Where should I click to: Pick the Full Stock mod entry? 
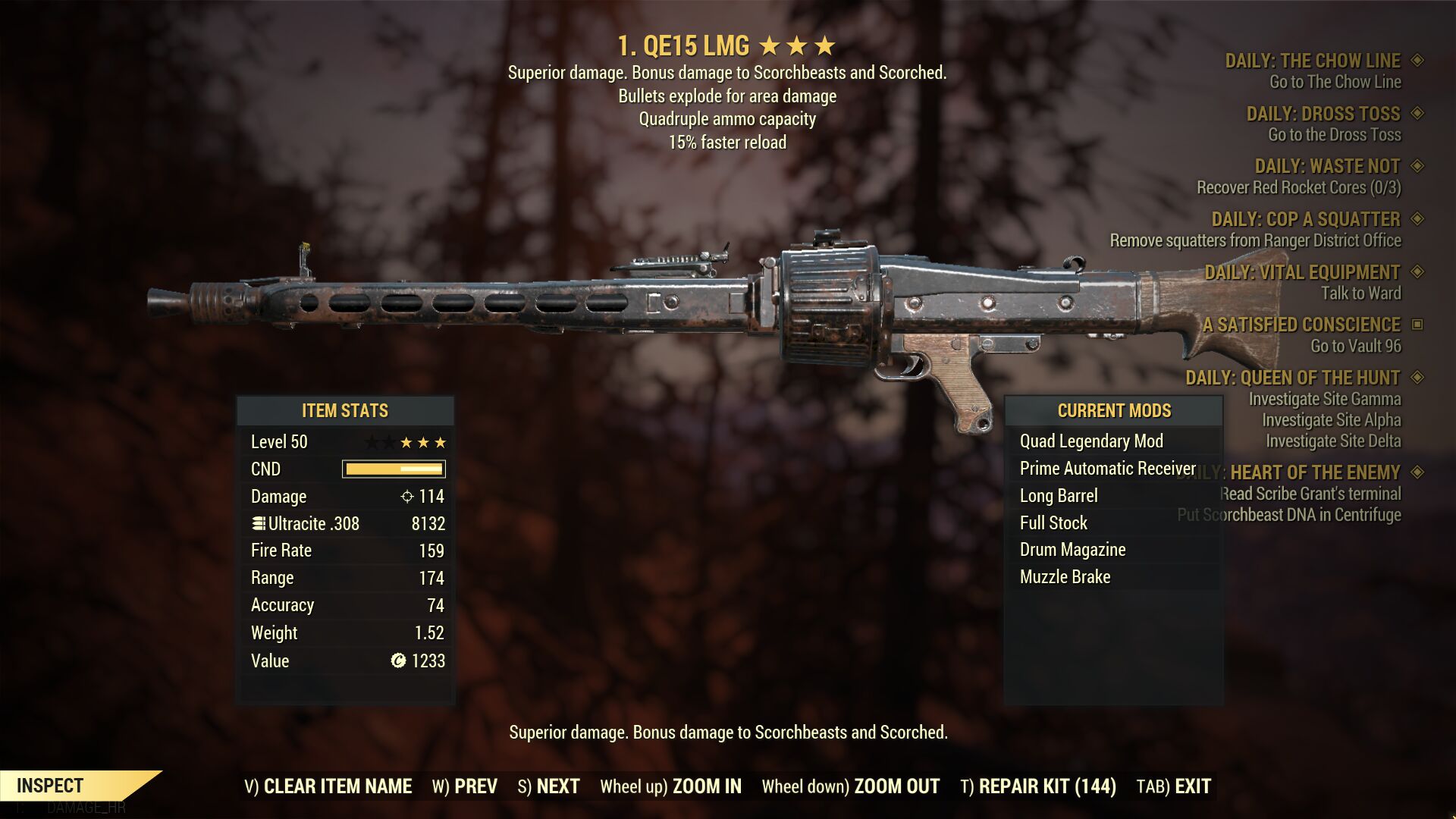coord(1053,523)
